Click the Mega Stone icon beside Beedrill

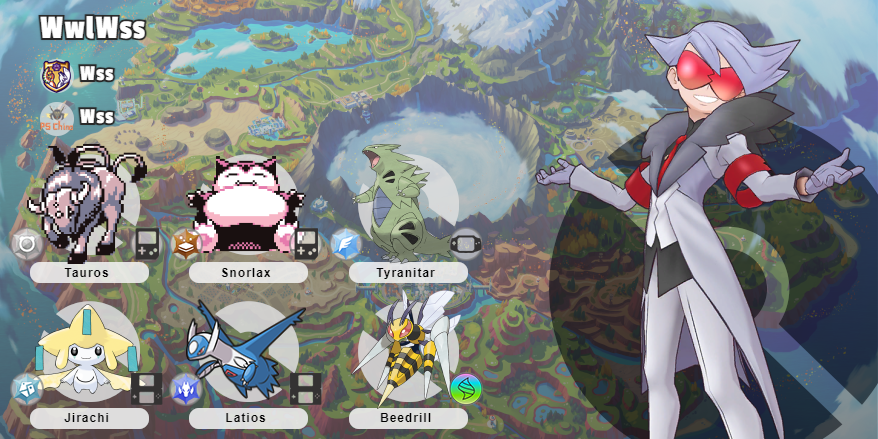pyautogui.click(x=465, y=389)
